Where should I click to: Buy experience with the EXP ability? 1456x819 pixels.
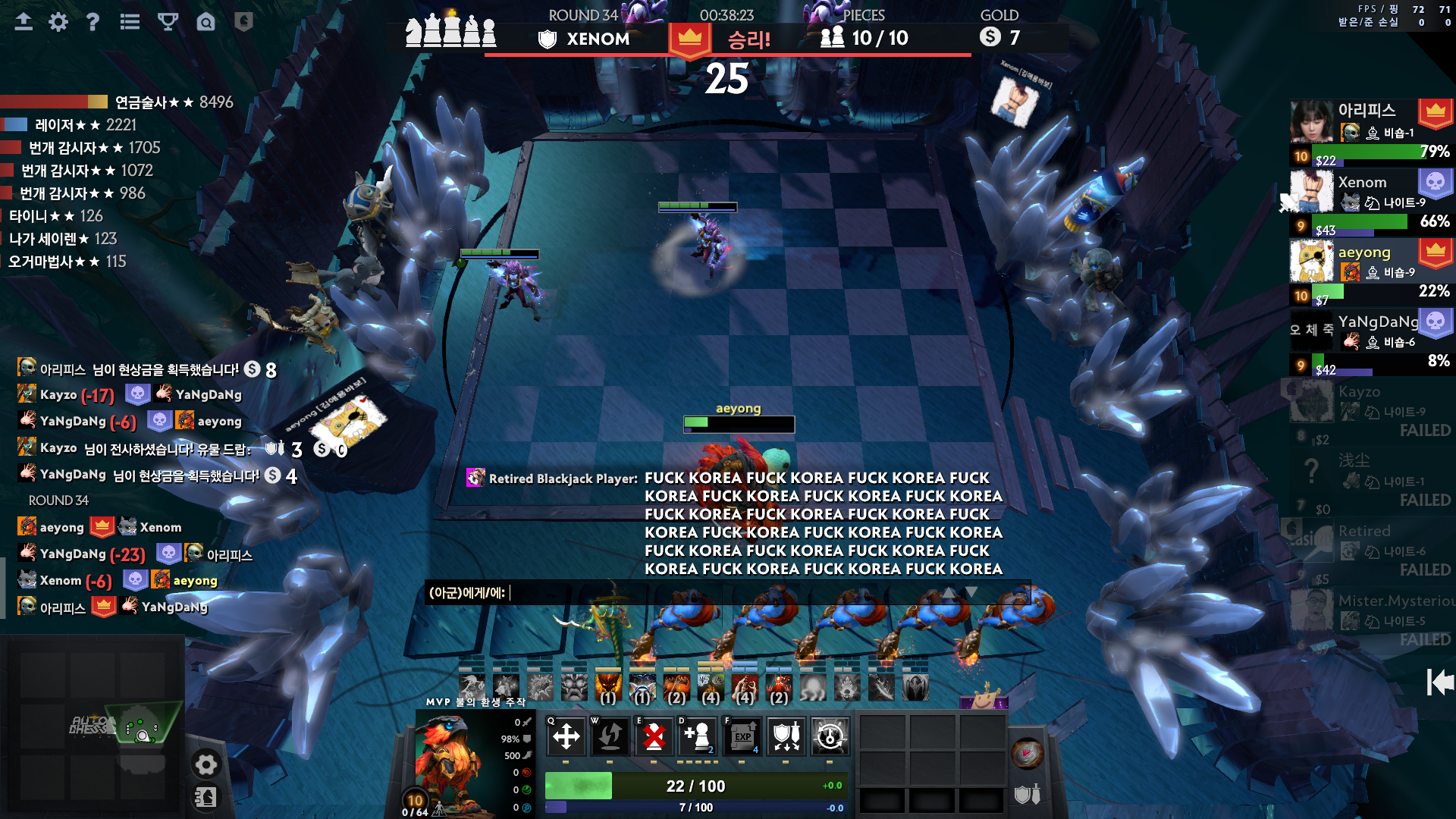[x=742, y=736]
